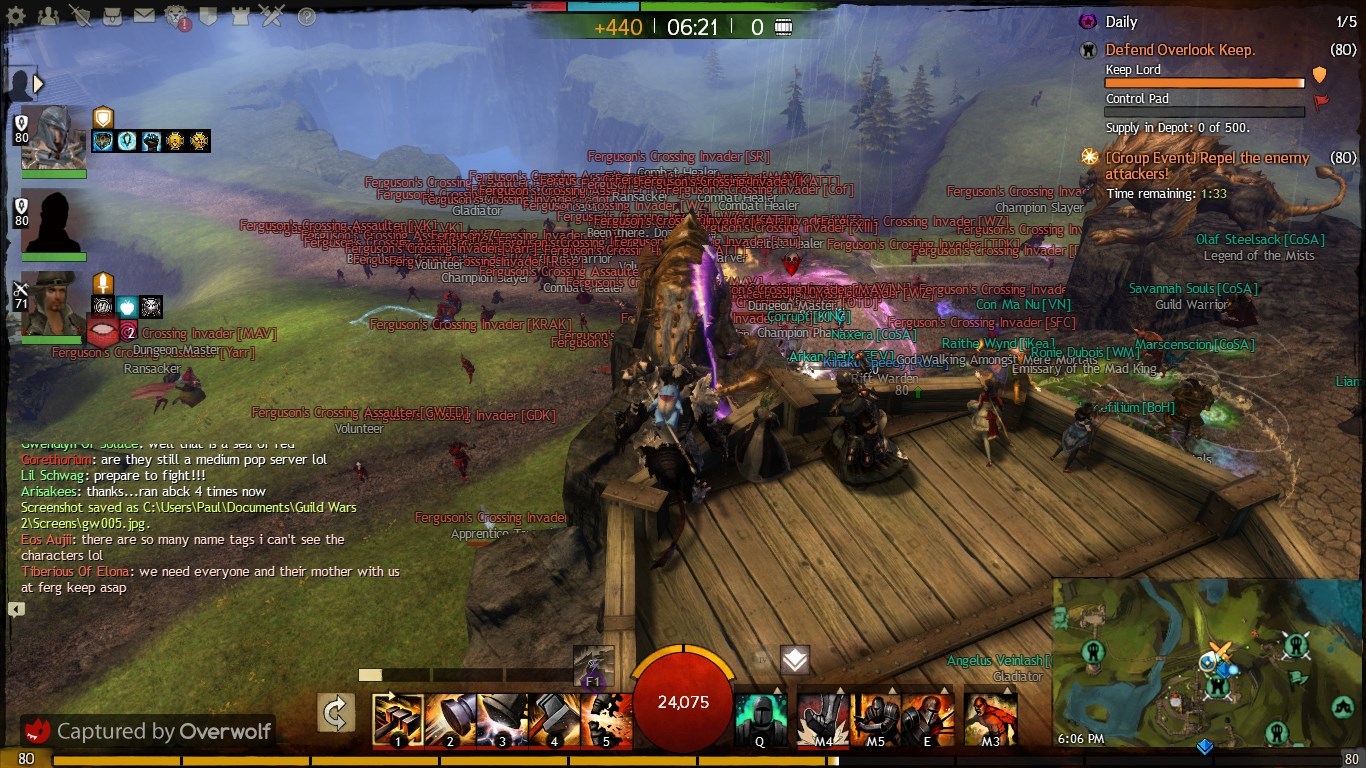
Task: Open the question mark help icon
Action: point(307,17)
